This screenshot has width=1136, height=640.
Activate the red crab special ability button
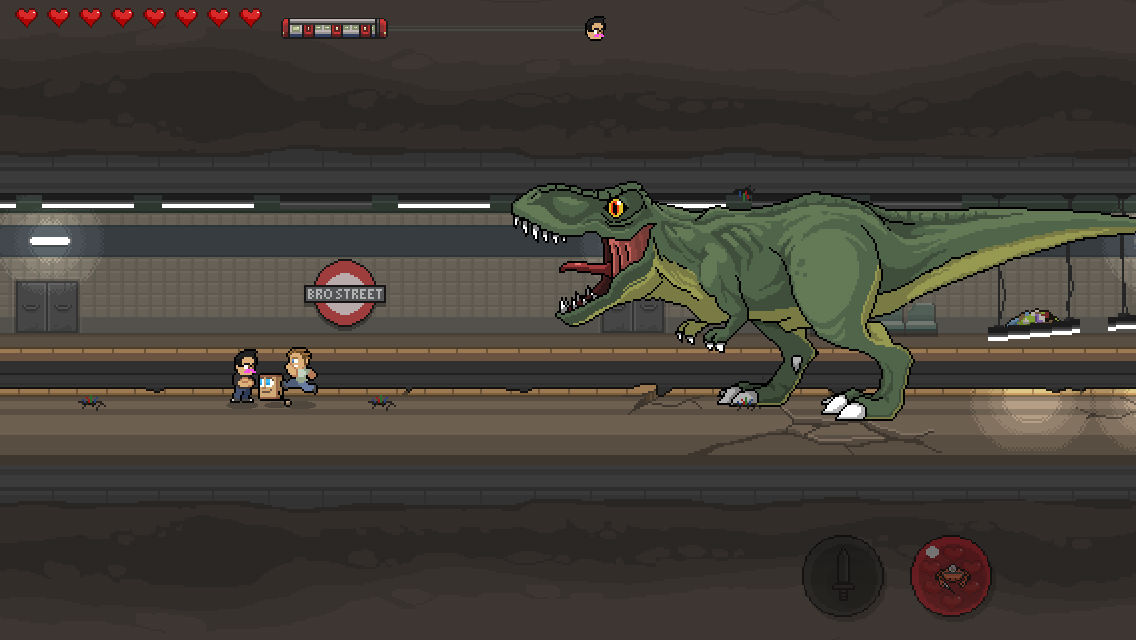click(x=951, y=575)
